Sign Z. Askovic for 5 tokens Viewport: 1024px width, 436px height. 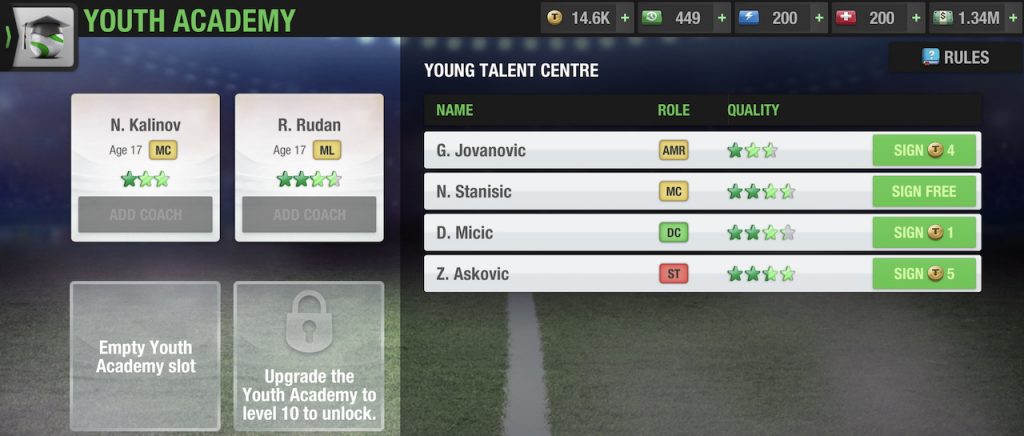[924, 273]
